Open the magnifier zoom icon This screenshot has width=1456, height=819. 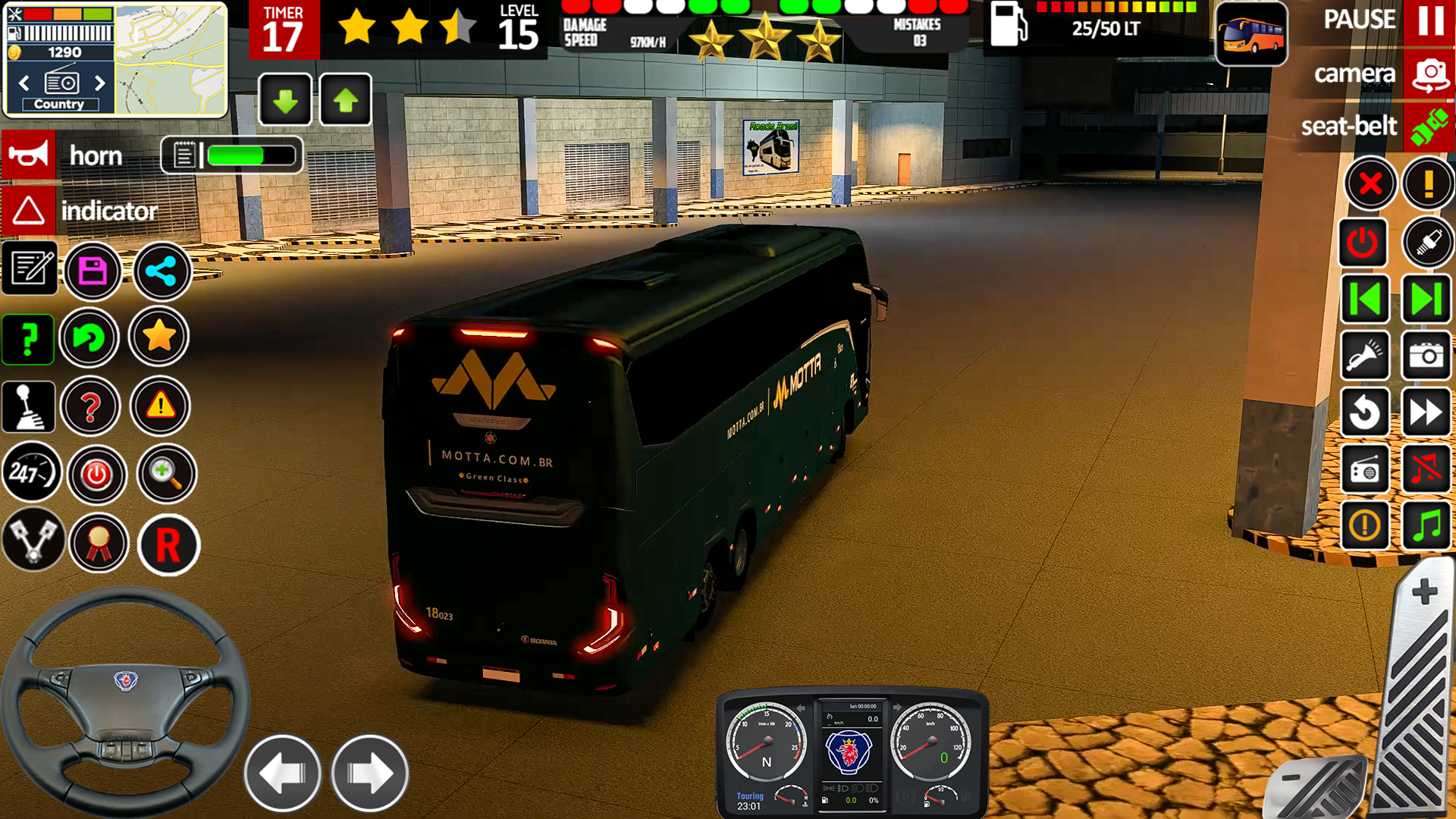point(166,474)
